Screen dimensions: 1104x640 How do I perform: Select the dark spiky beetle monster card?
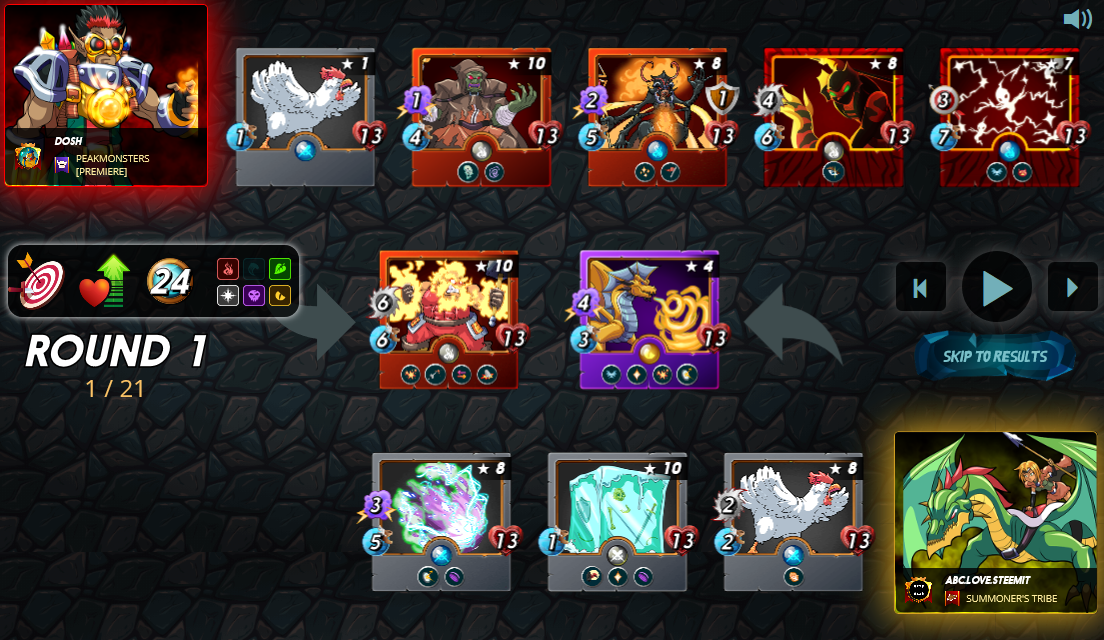coord(657,117)
